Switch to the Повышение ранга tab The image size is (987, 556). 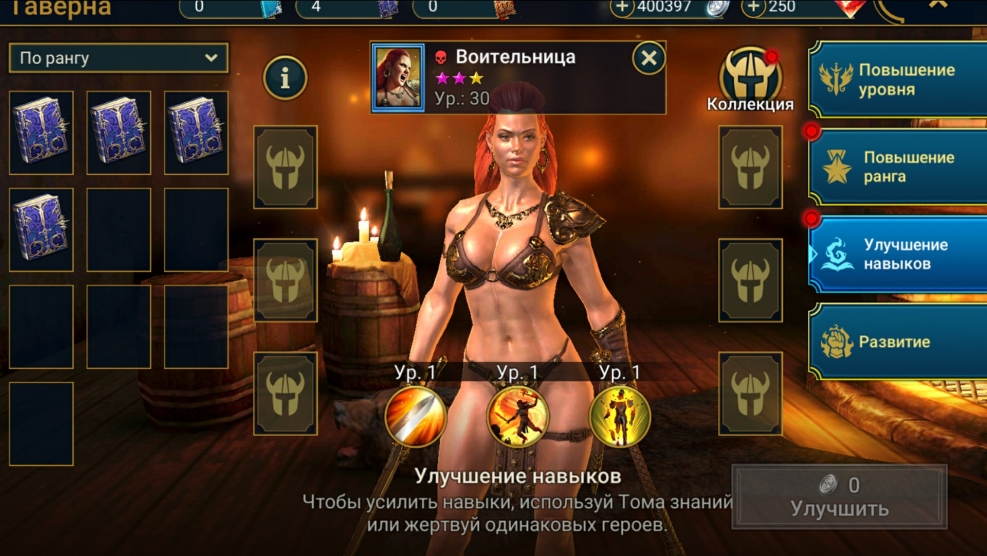[x=897, y=167]
